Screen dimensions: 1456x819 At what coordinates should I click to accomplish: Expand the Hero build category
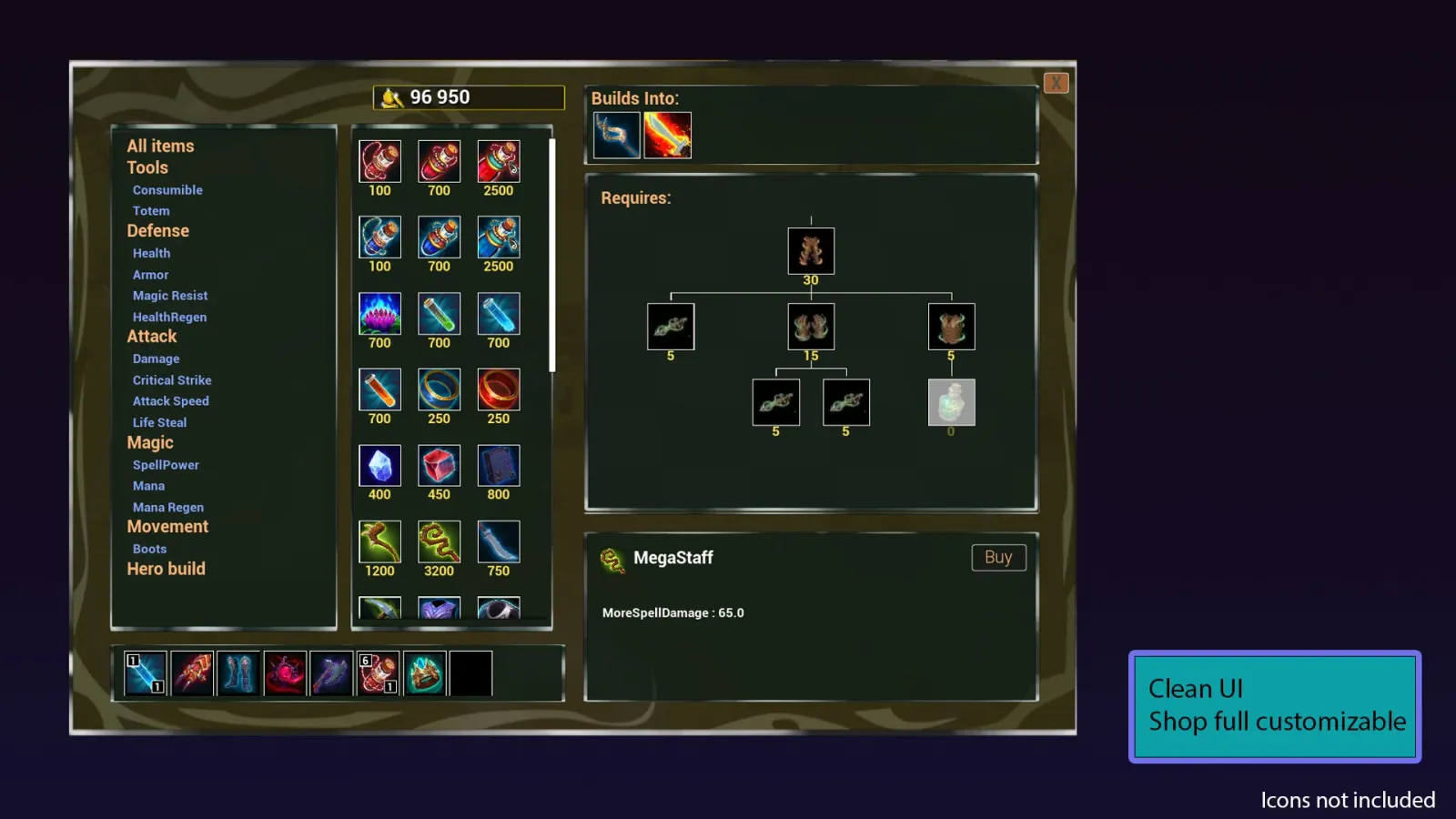(x=166, y=568)
